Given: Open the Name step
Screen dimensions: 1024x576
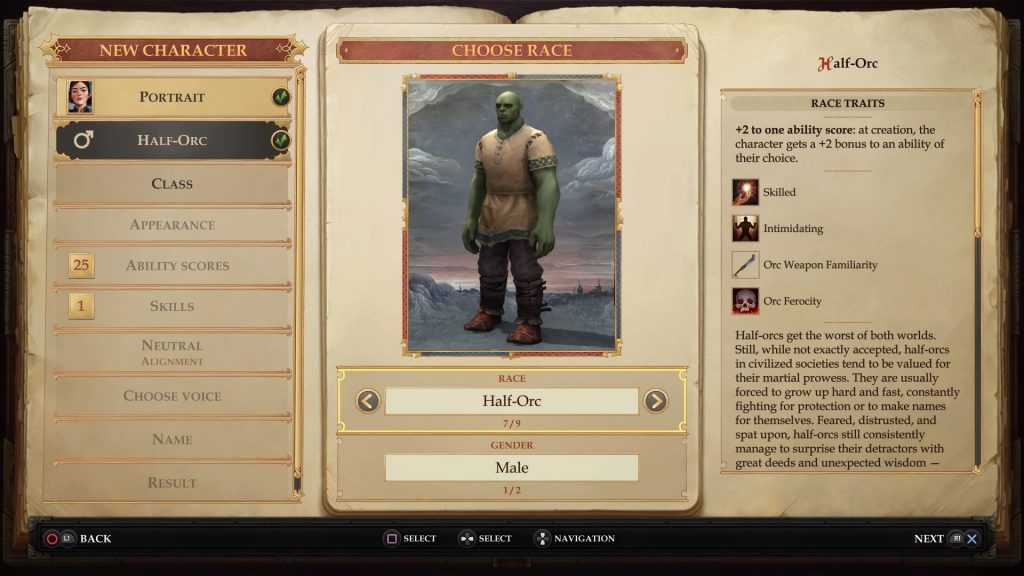Looking at the screenshot, I should [x=172, y=439].
